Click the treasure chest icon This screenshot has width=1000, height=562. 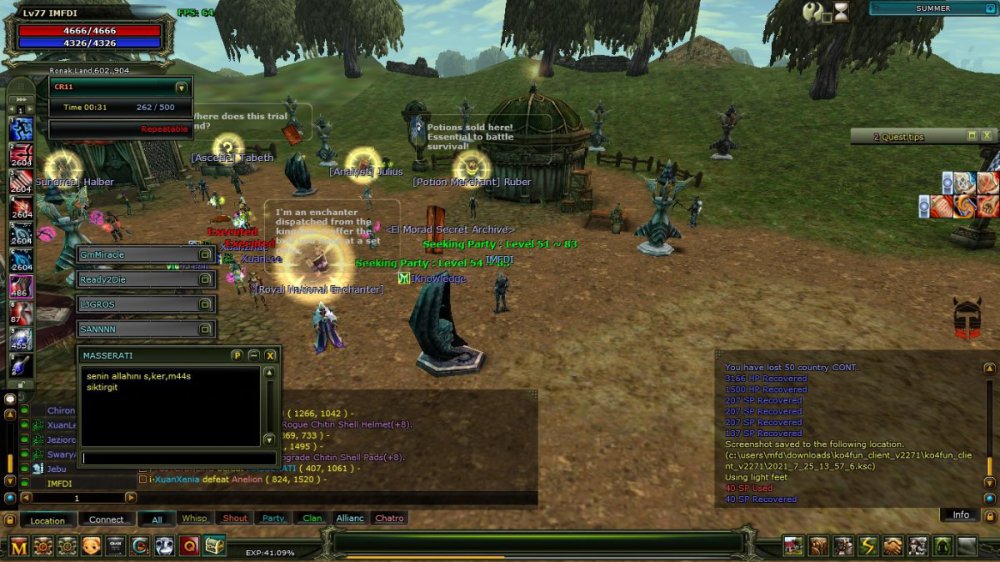tap(214, 546)
